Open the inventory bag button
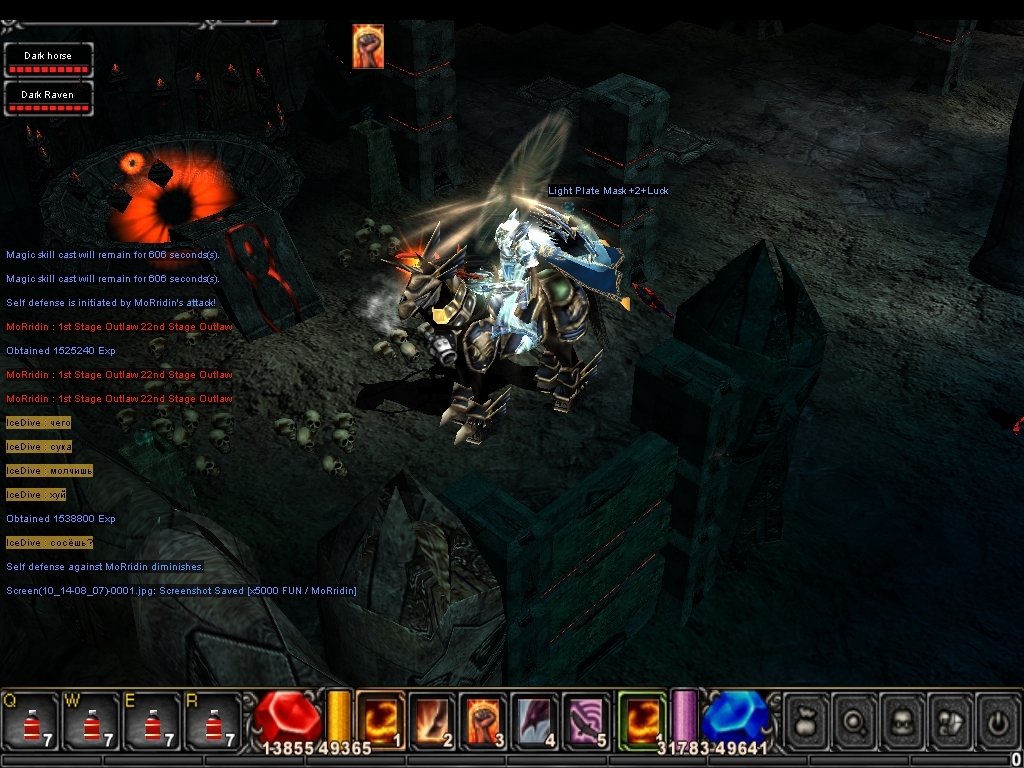1024x768 pixels. (x=807, y=720)
